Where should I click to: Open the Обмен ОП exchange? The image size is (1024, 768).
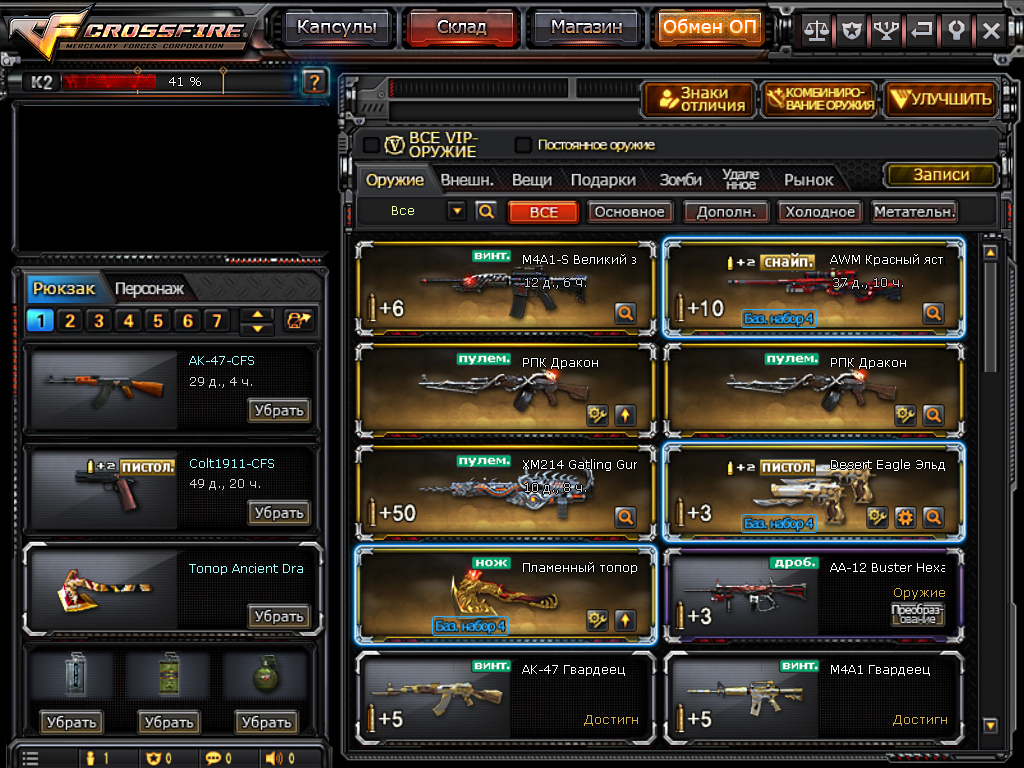pyautogui.click(x=709, y=28)
